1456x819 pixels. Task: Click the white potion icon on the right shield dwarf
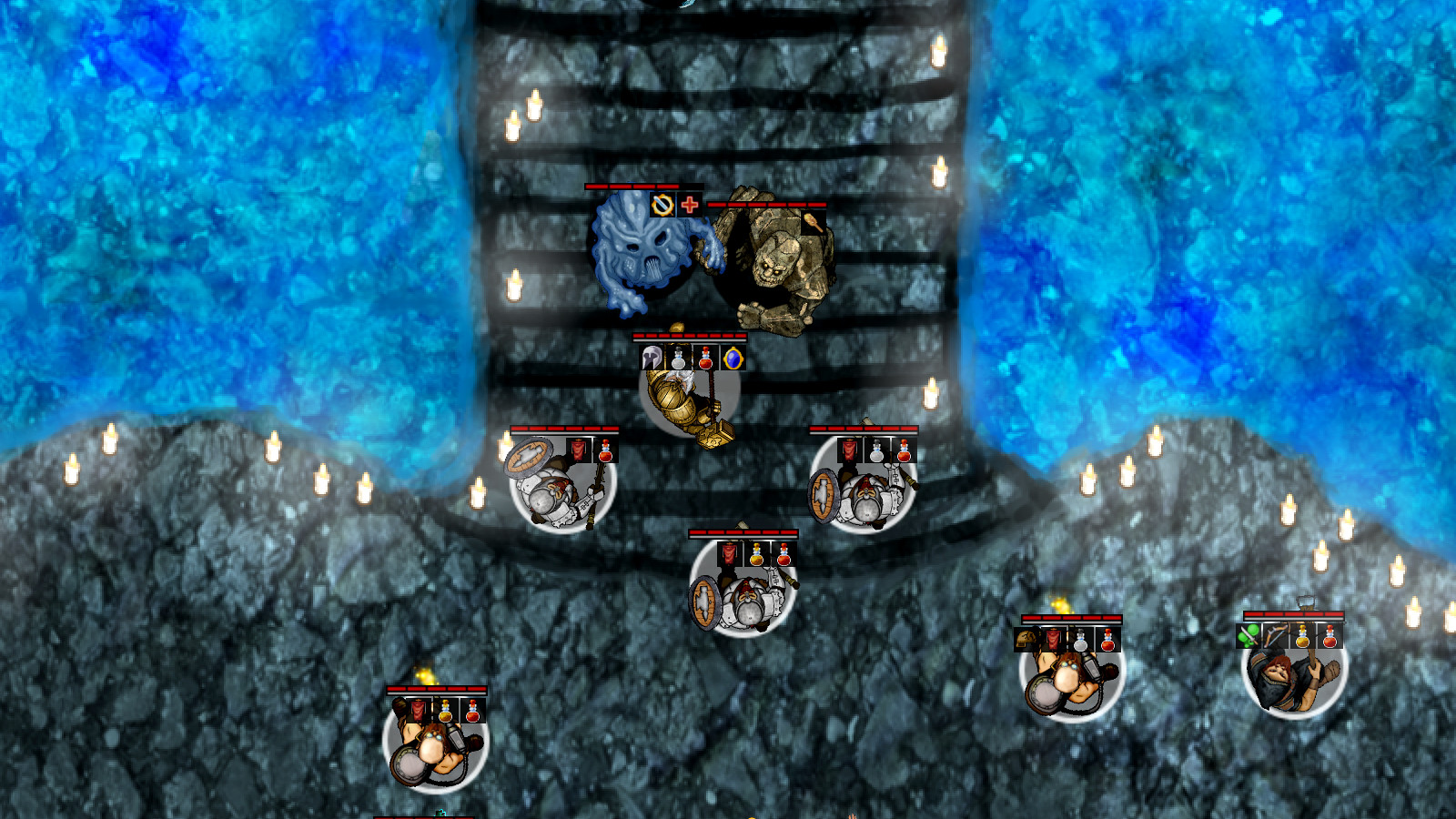[876, 450]
